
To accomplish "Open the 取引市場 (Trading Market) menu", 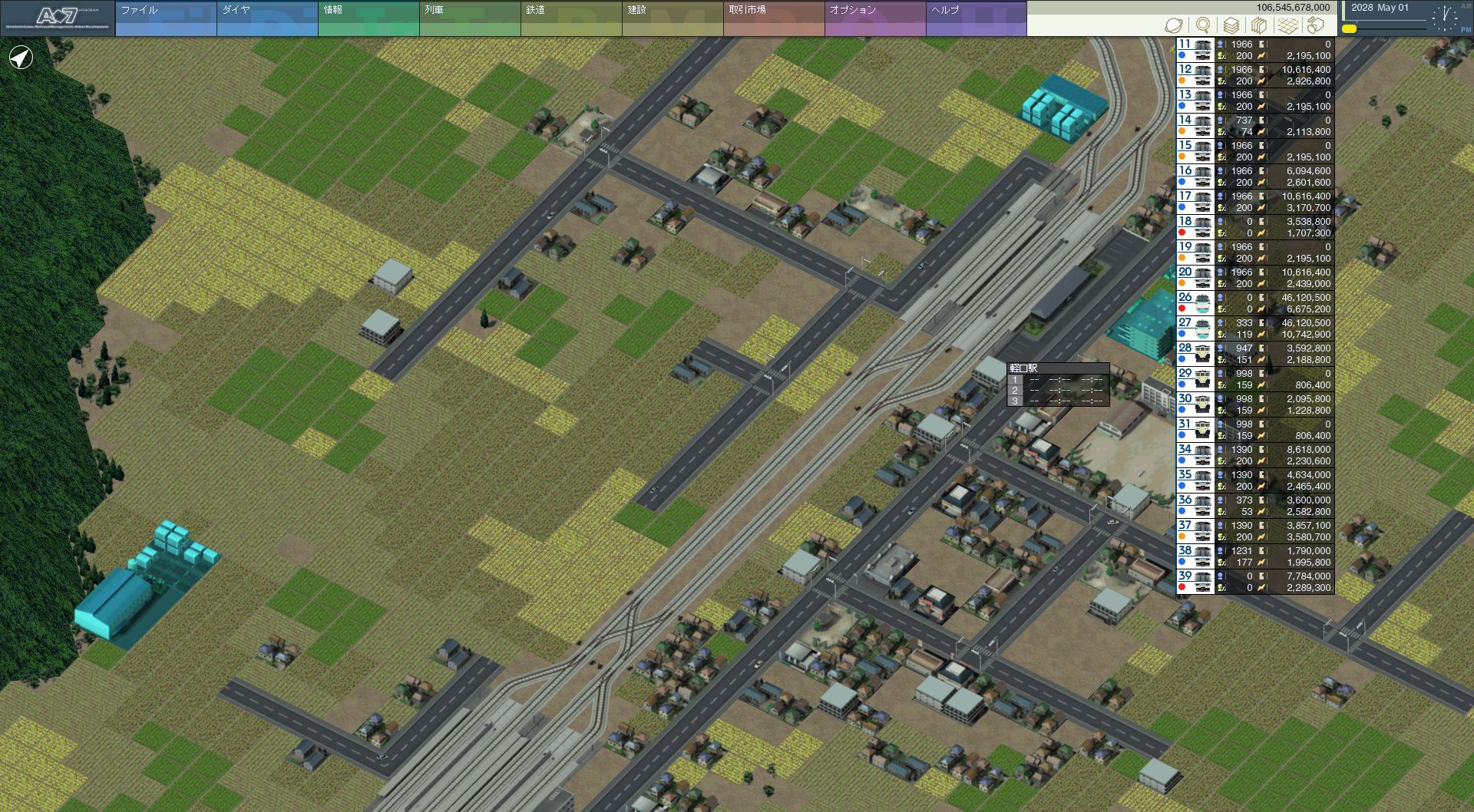I will pyautogui.click(x=773, y=18).
